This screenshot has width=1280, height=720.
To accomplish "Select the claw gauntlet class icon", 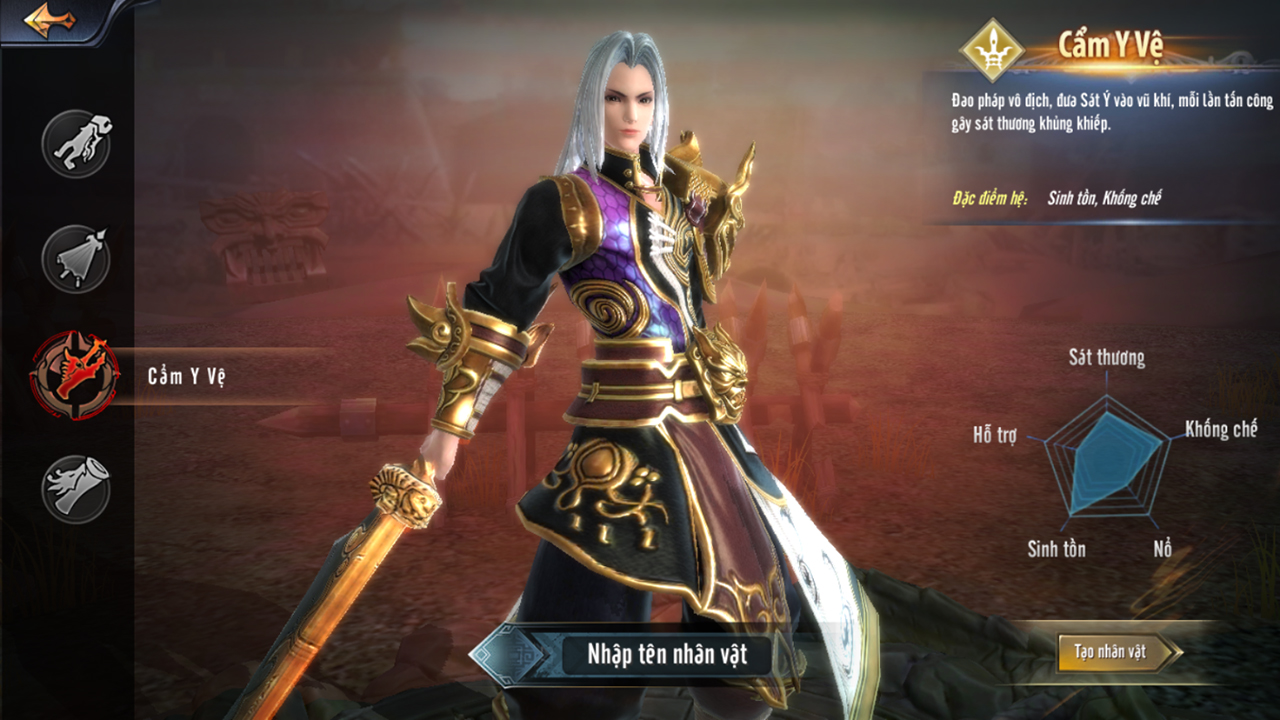I will (76, 144).
